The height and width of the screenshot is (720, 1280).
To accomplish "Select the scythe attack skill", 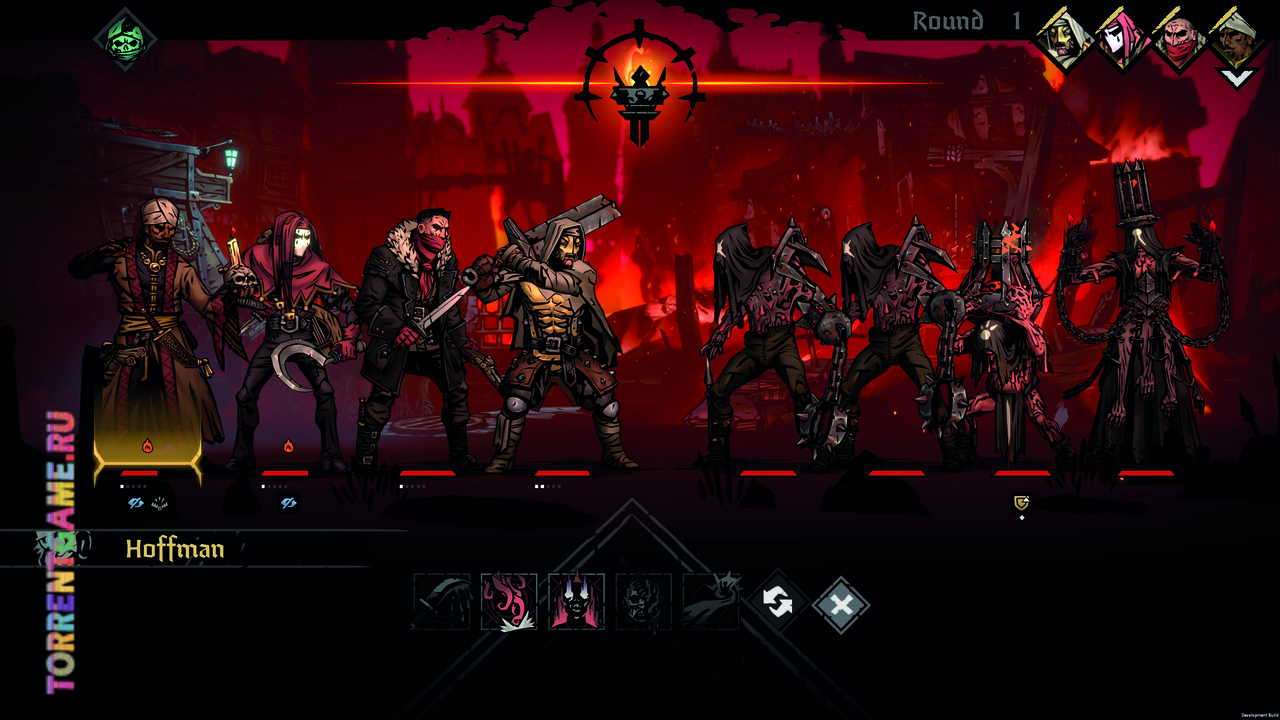I will 442,602.
